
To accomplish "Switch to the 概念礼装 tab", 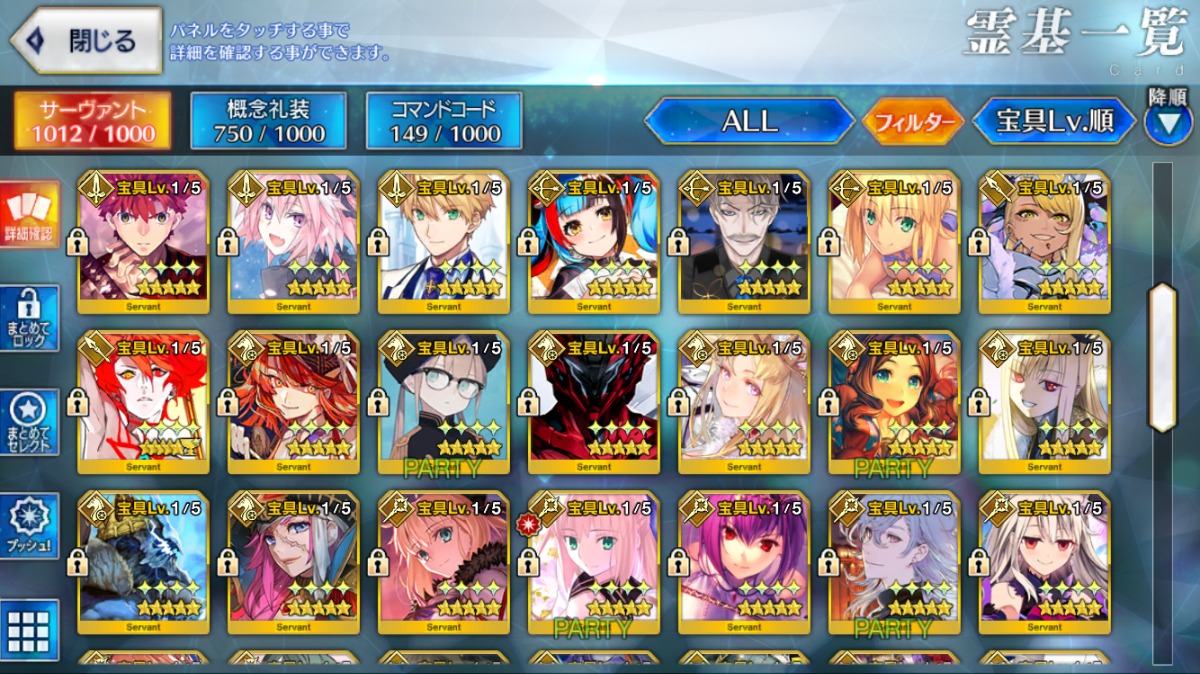I will pyautogui.click(x=268, y=121).
